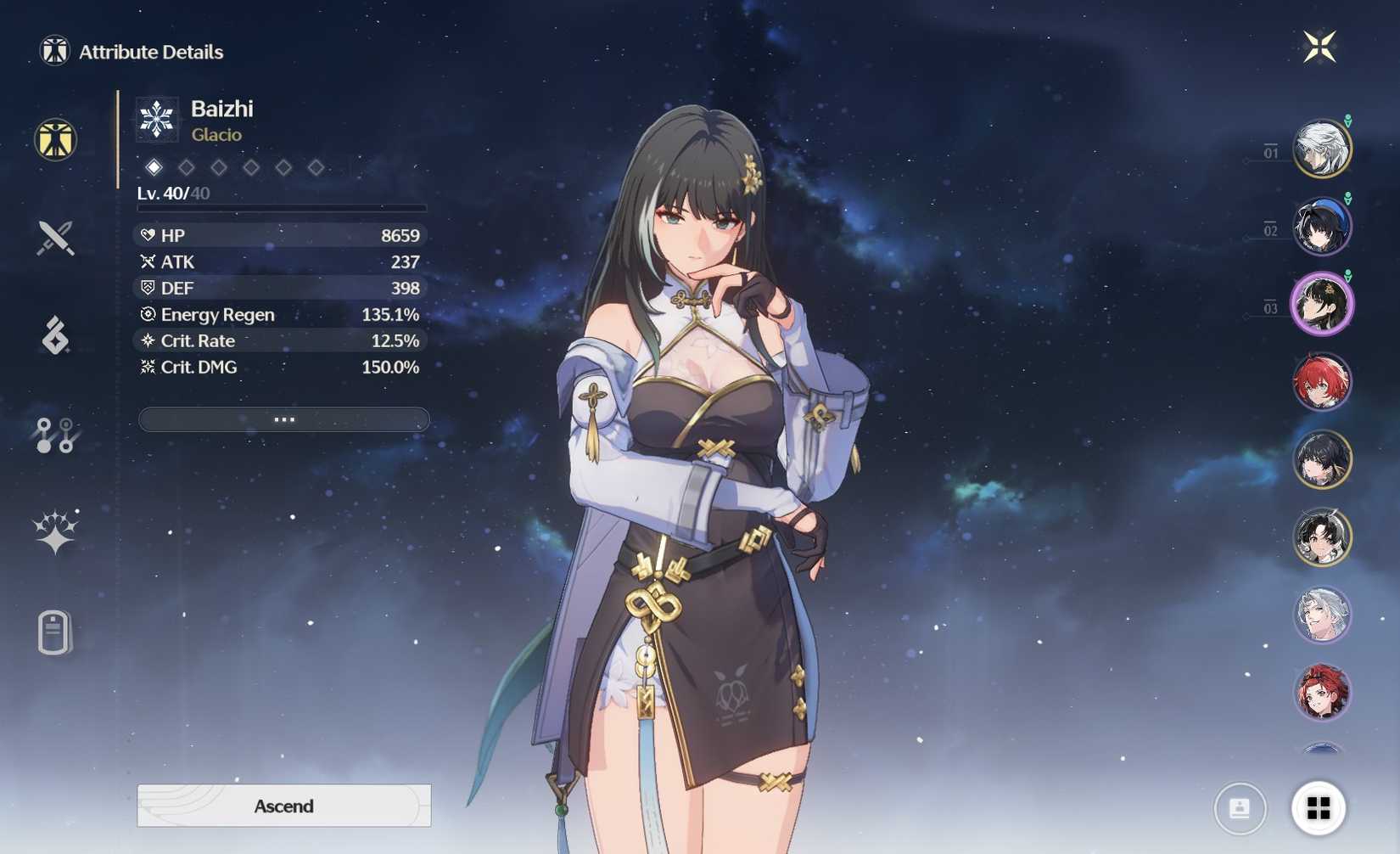Select the blue-hat character in team slot 02
The height and width of the screenshot is (854, 1400).
1321,227
